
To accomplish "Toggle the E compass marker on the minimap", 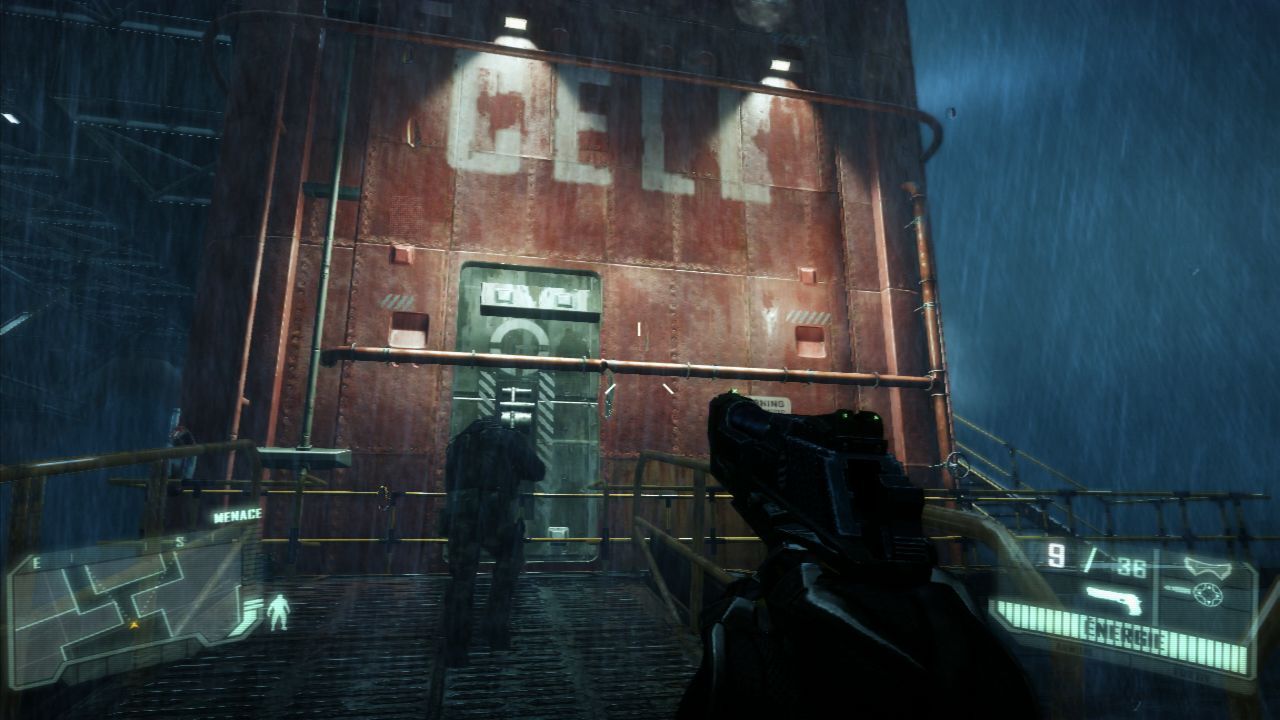I will tap(35, 562).
